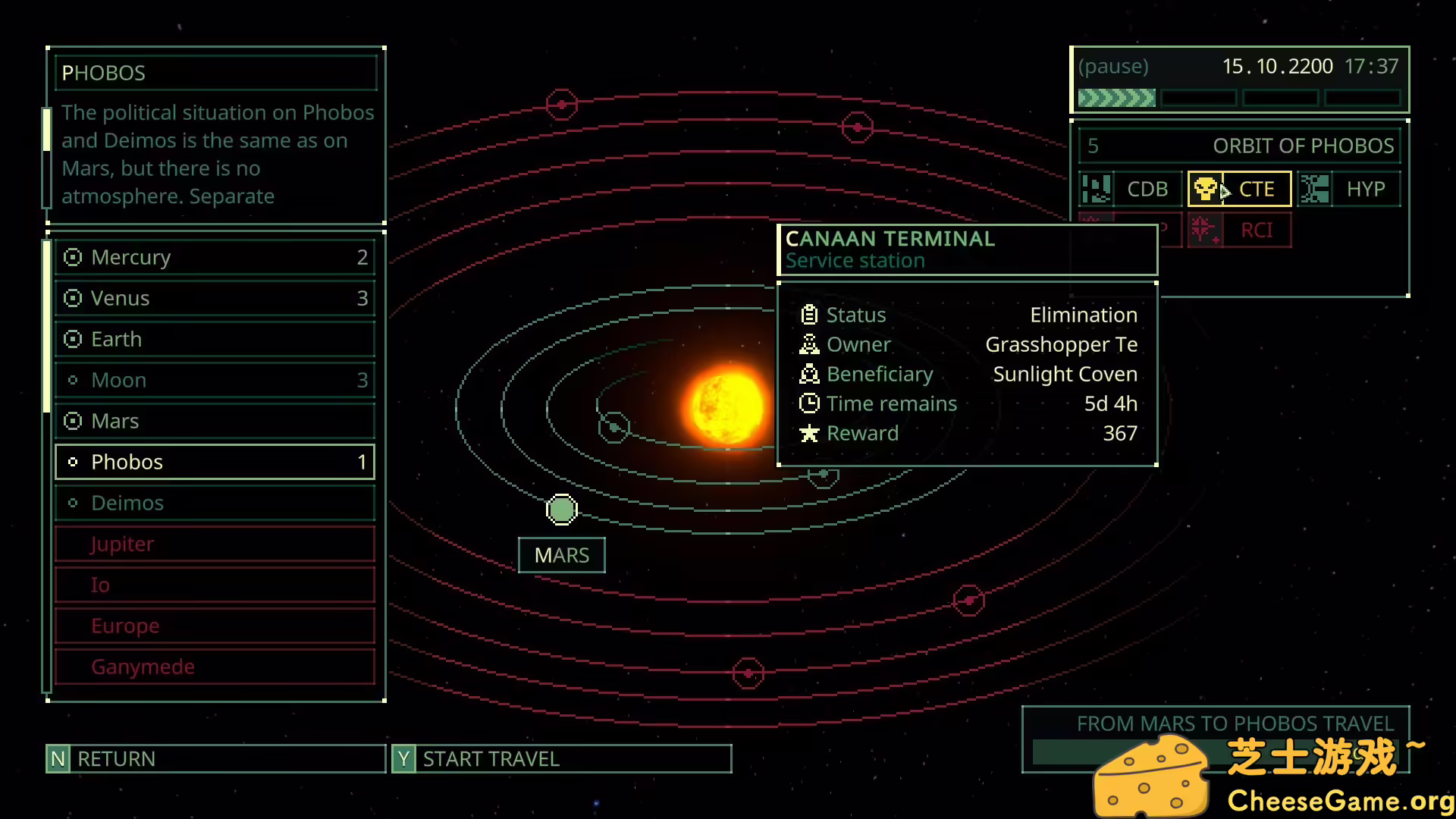Select Deimos from the list
Viewport: 1456px width, 819px height.
point(215,504)
